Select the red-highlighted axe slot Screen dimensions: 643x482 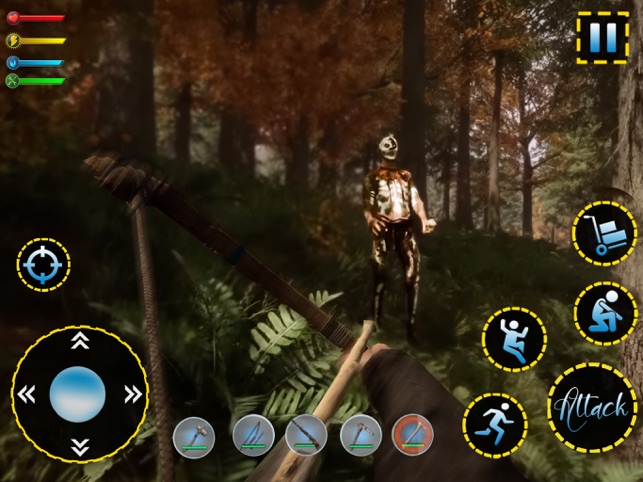pyautogui.click(x=413, y=436)
